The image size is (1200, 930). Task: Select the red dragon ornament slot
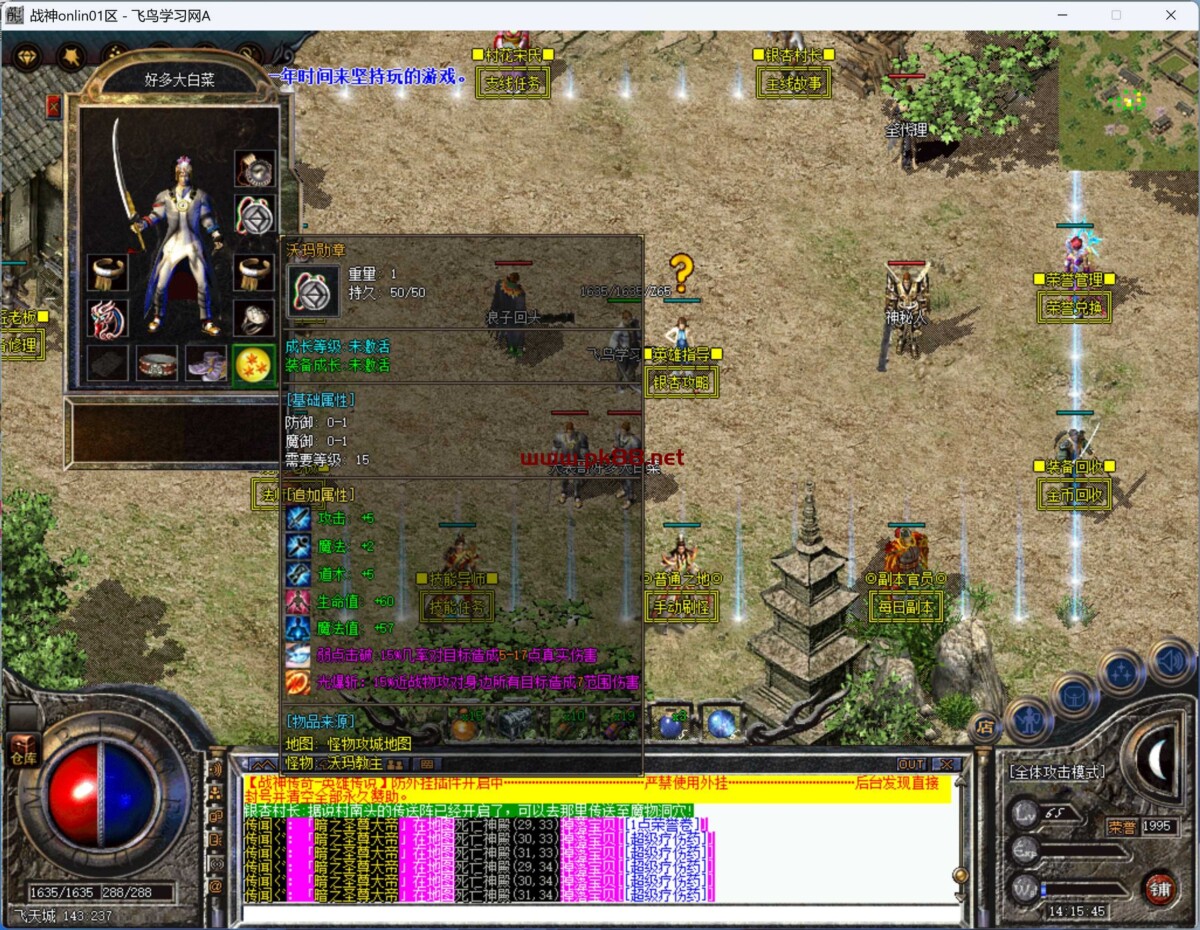106,318
